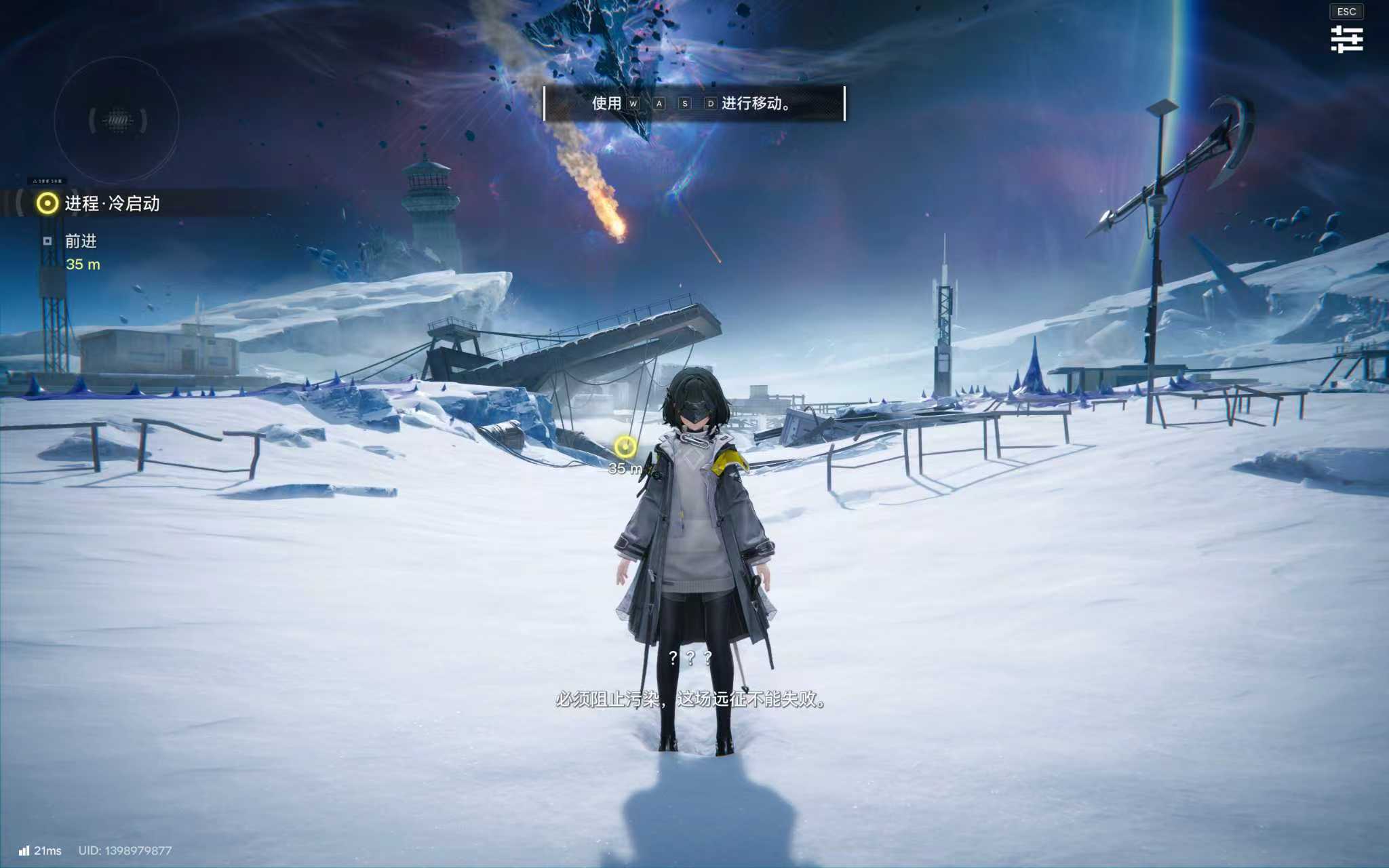Click the circular minimap radar

point(117,120)
